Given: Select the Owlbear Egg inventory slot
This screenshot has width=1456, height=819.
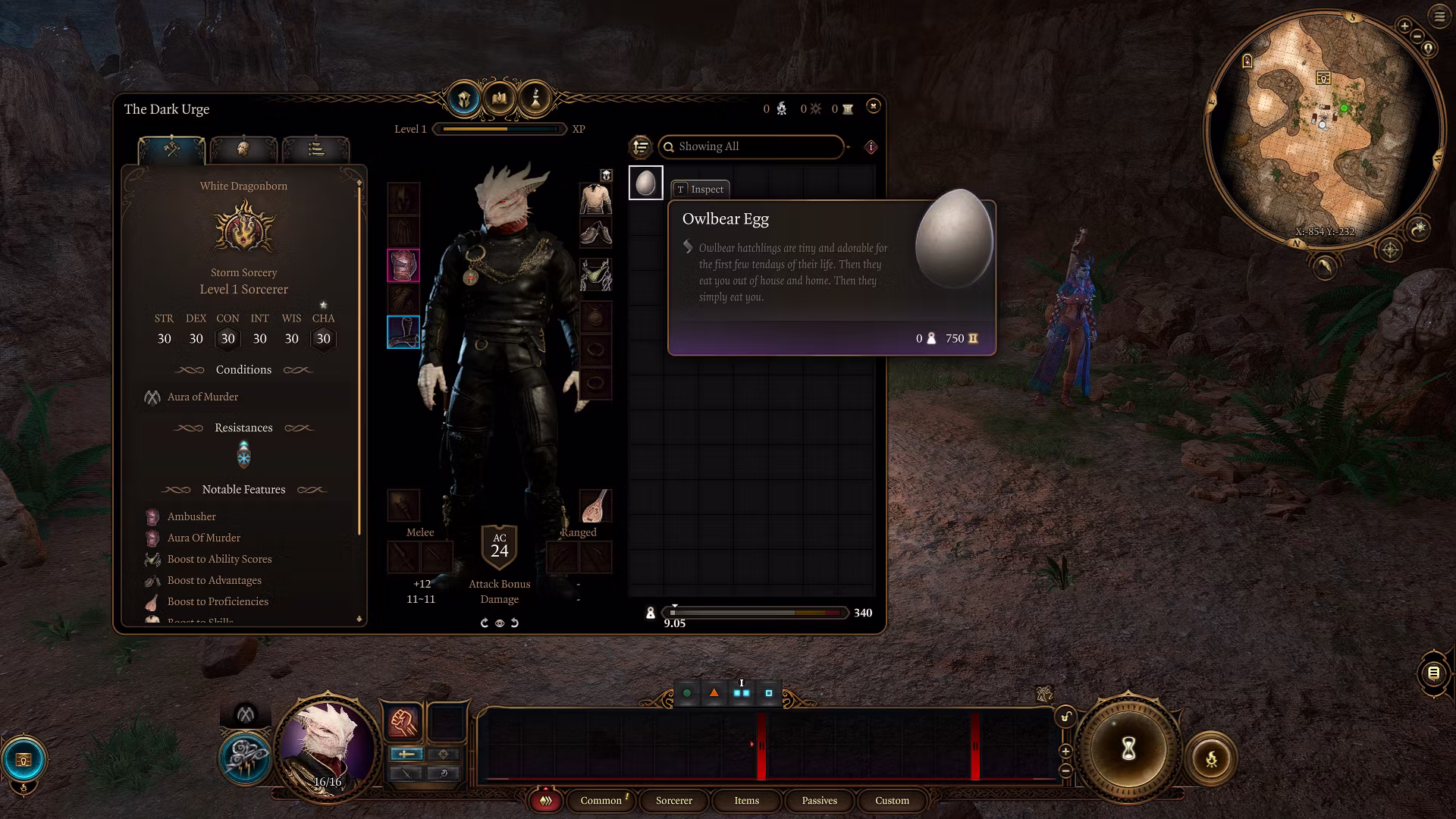Looking at the screenshot, I should 645,183.
